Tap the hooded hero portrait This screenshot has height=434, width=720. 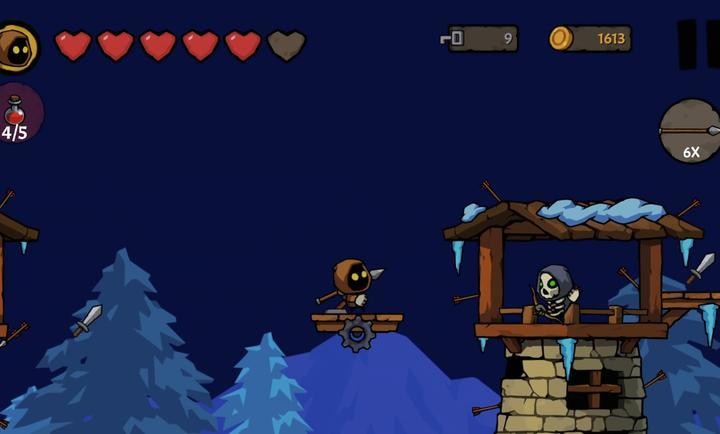16,46
